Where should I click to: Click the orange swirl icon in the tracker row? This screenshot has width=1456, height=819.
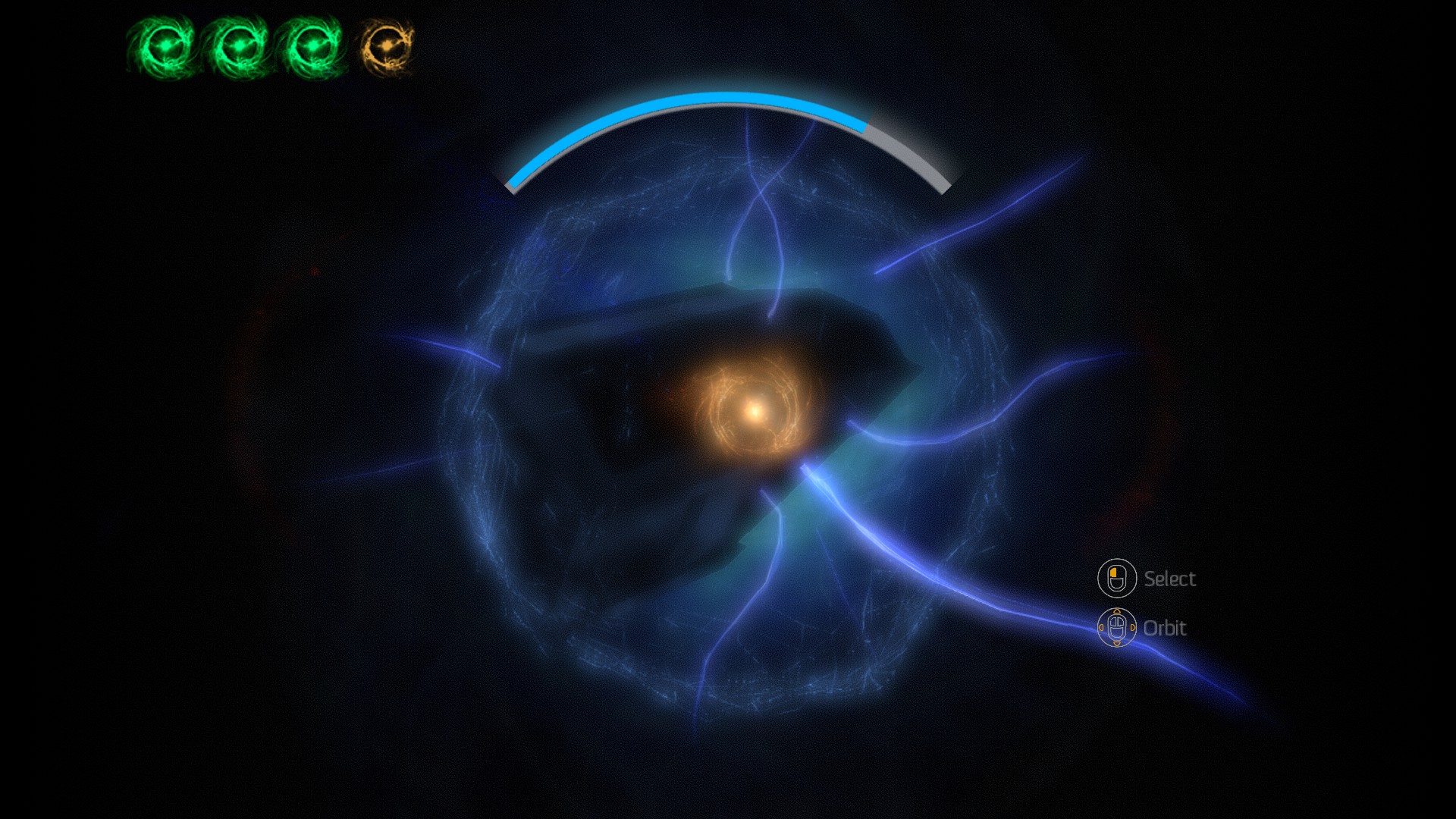(388, 47)
